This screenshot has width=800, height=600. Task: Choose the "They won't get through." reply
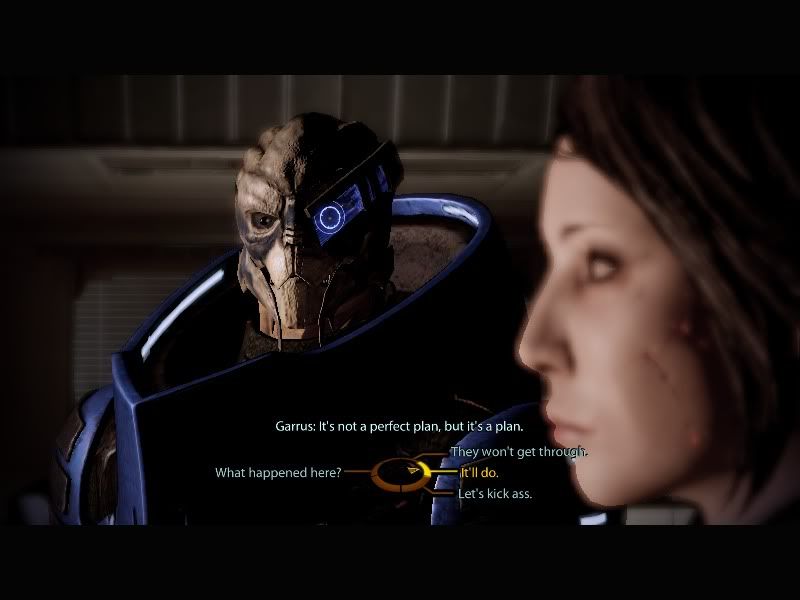click(x=519, y=452)
